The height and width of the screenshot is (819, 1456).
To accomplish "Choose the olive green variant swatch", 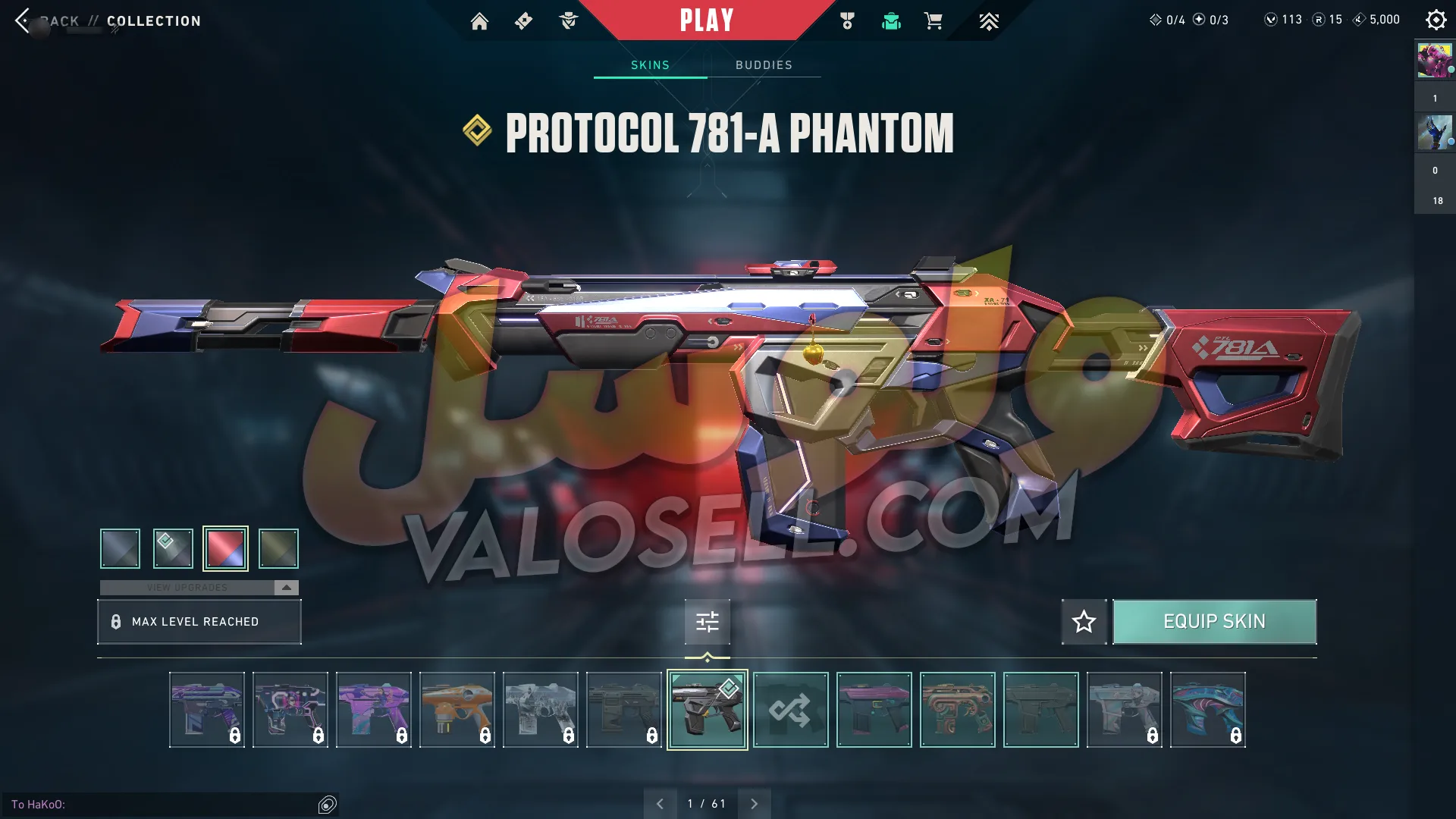I will (278, 548).
